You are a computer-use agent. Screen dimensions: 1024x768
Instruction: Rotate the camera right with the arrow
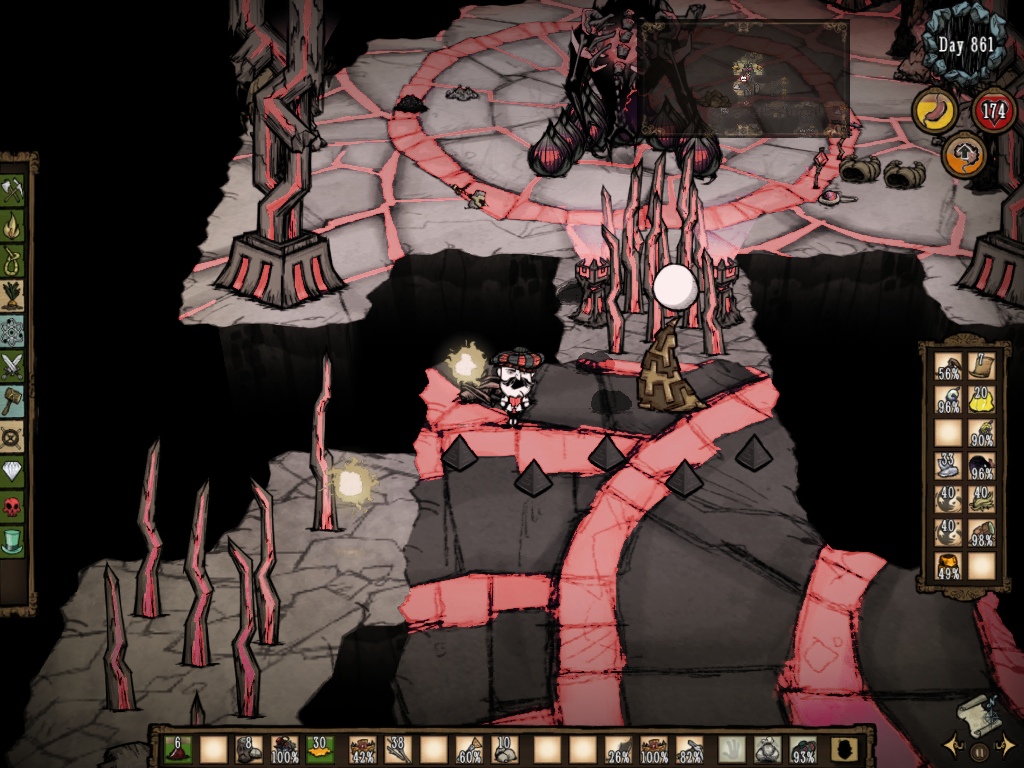click(x=1007, y=746)
